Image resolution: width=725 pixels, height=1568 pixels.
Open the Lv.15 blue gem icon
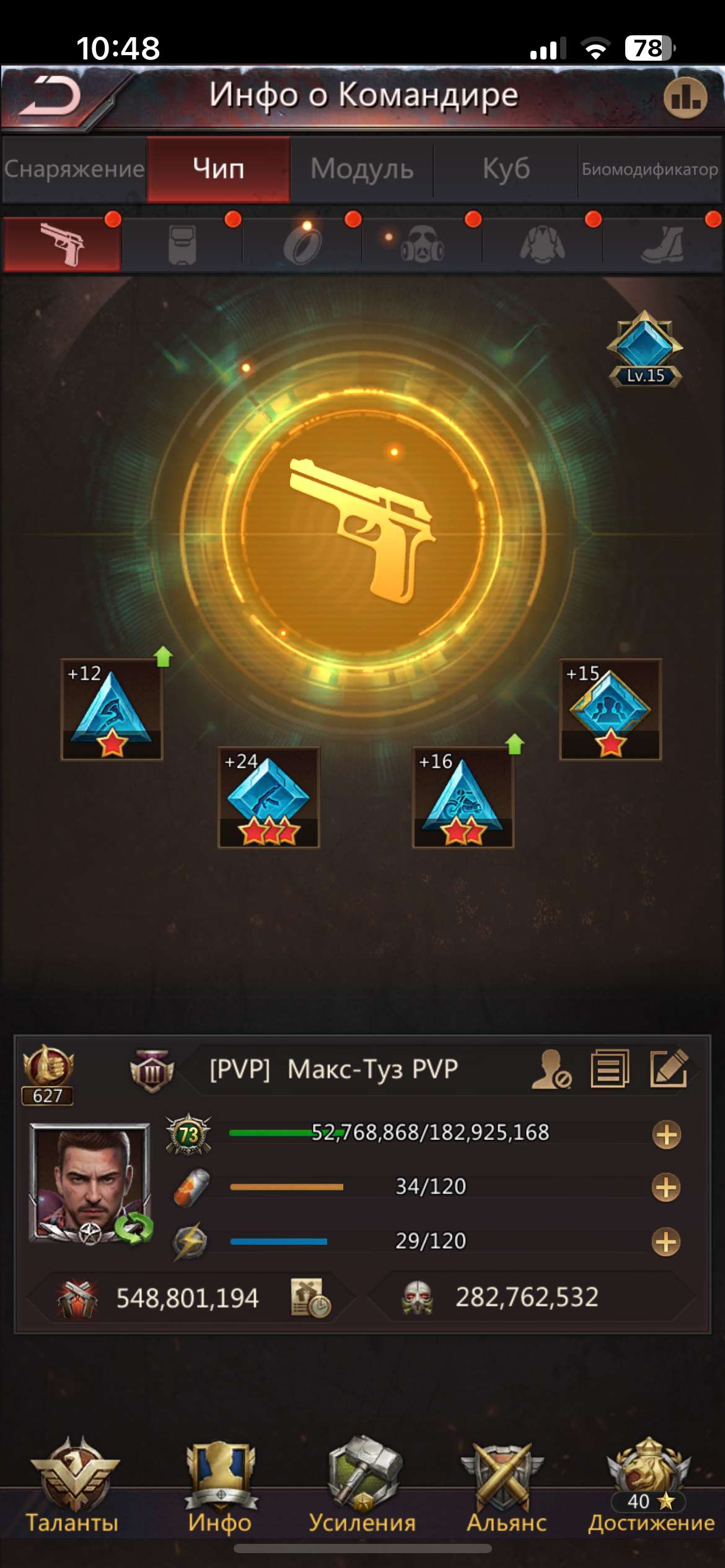click(x=645, y=350)
